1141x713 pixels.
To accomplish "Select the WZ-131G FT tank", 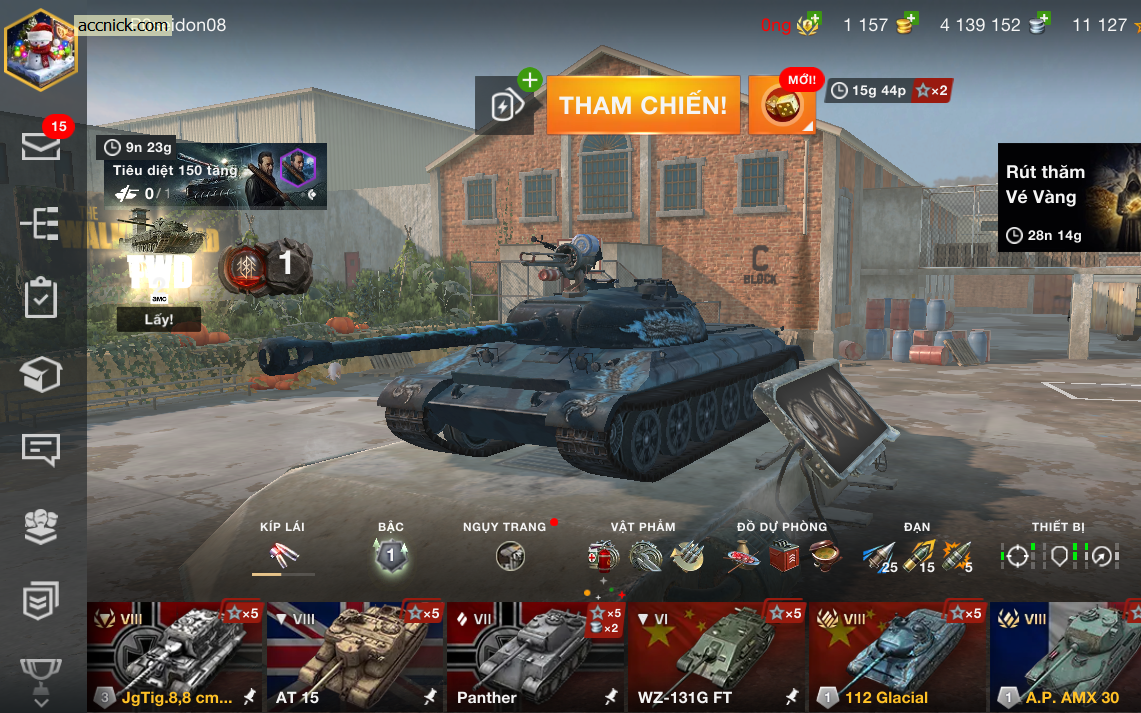I will (716, 656).
